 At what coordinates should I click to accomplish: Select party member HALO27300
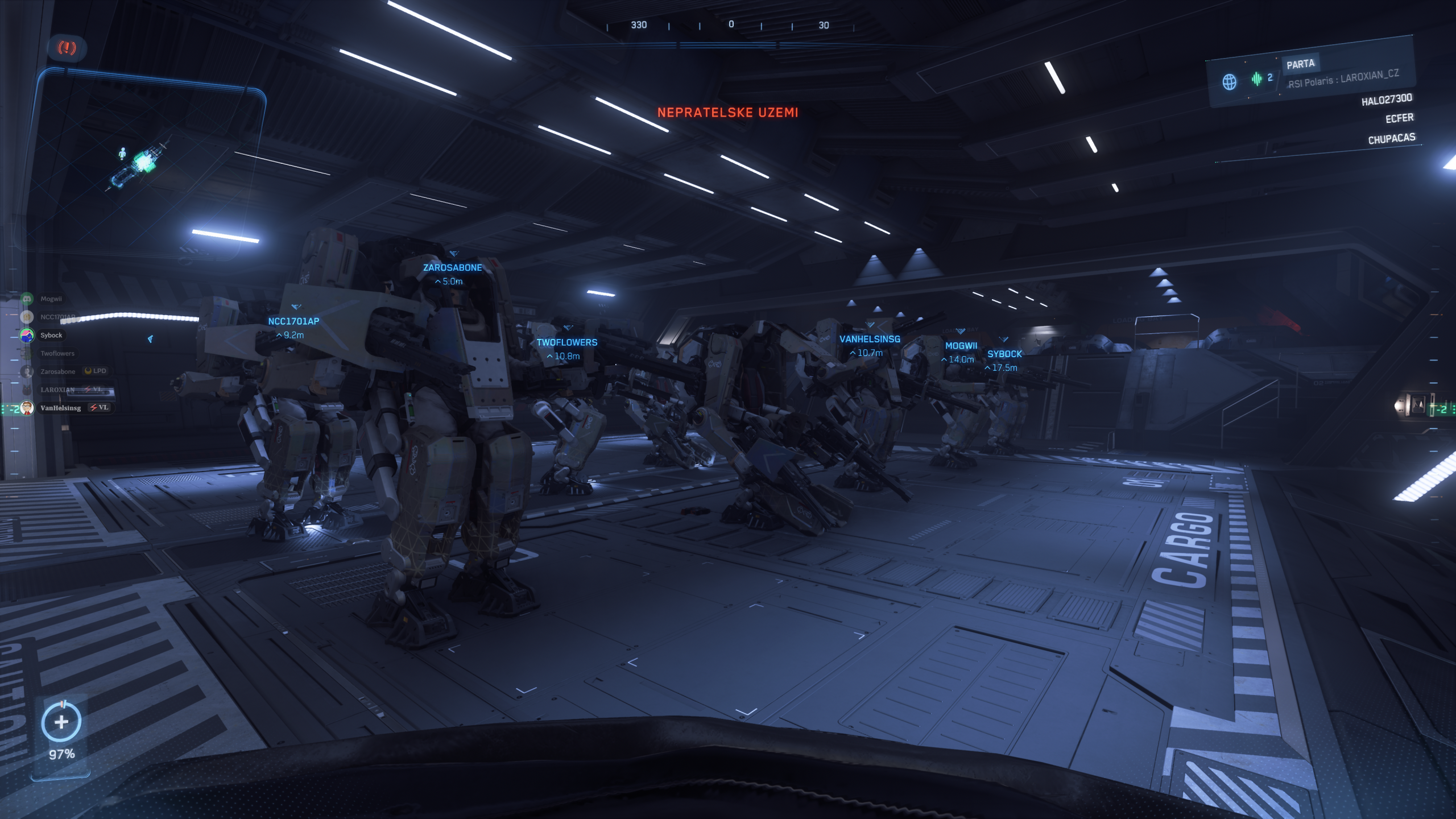[1386, 100]
